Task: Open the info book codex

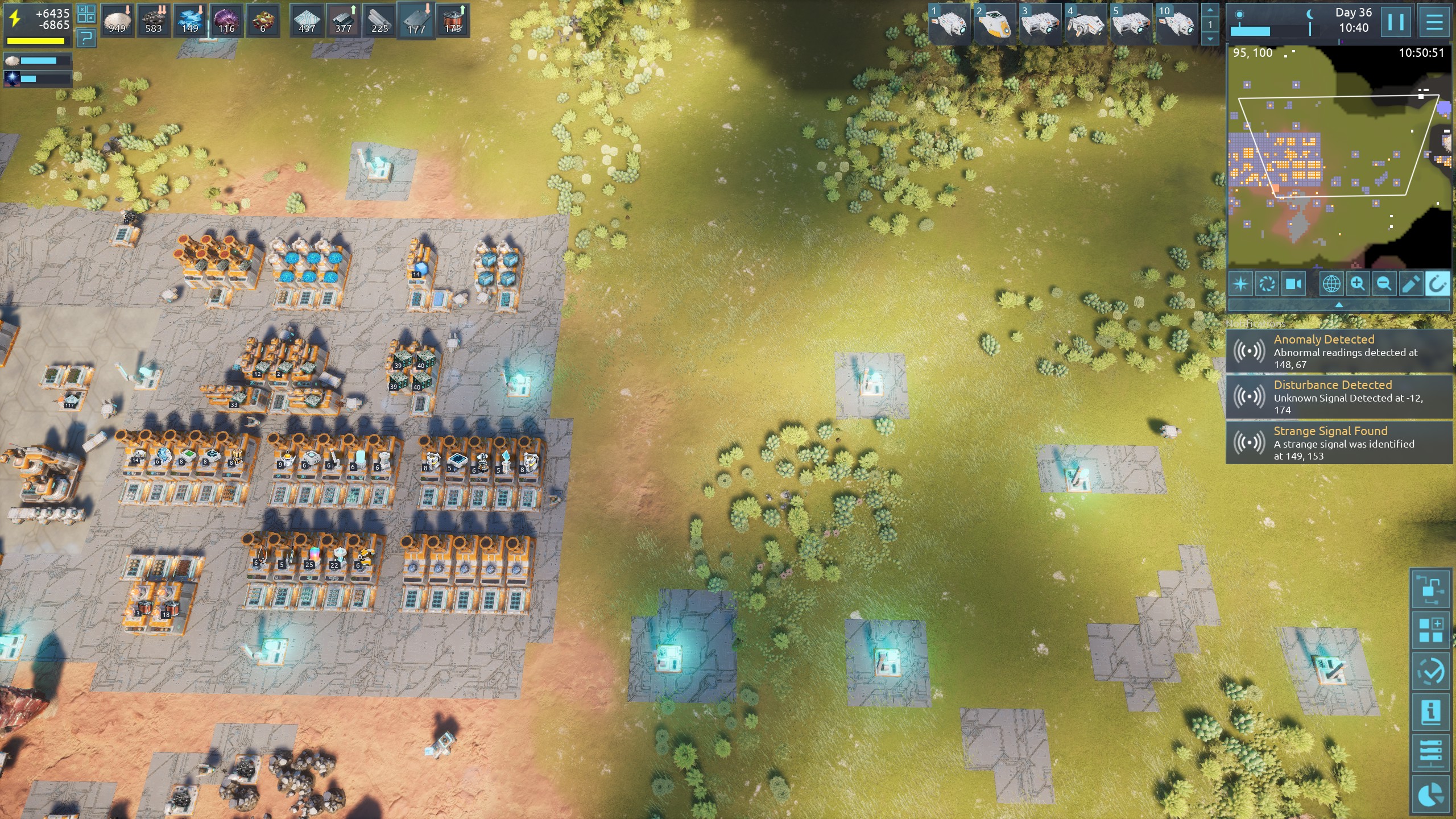Action: [1430, 712]
